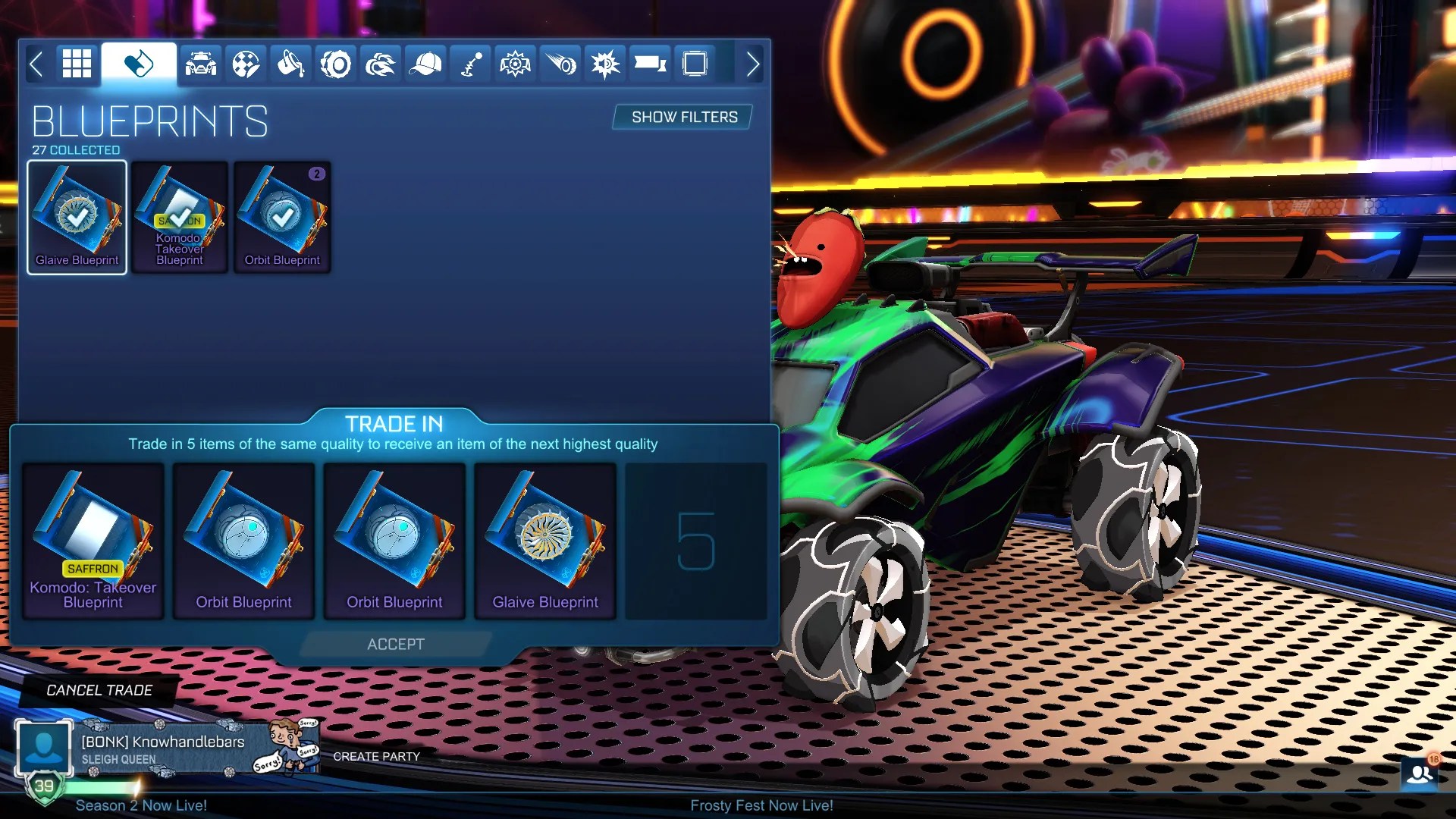Switch to the grid view of all items

click(76, 64)
